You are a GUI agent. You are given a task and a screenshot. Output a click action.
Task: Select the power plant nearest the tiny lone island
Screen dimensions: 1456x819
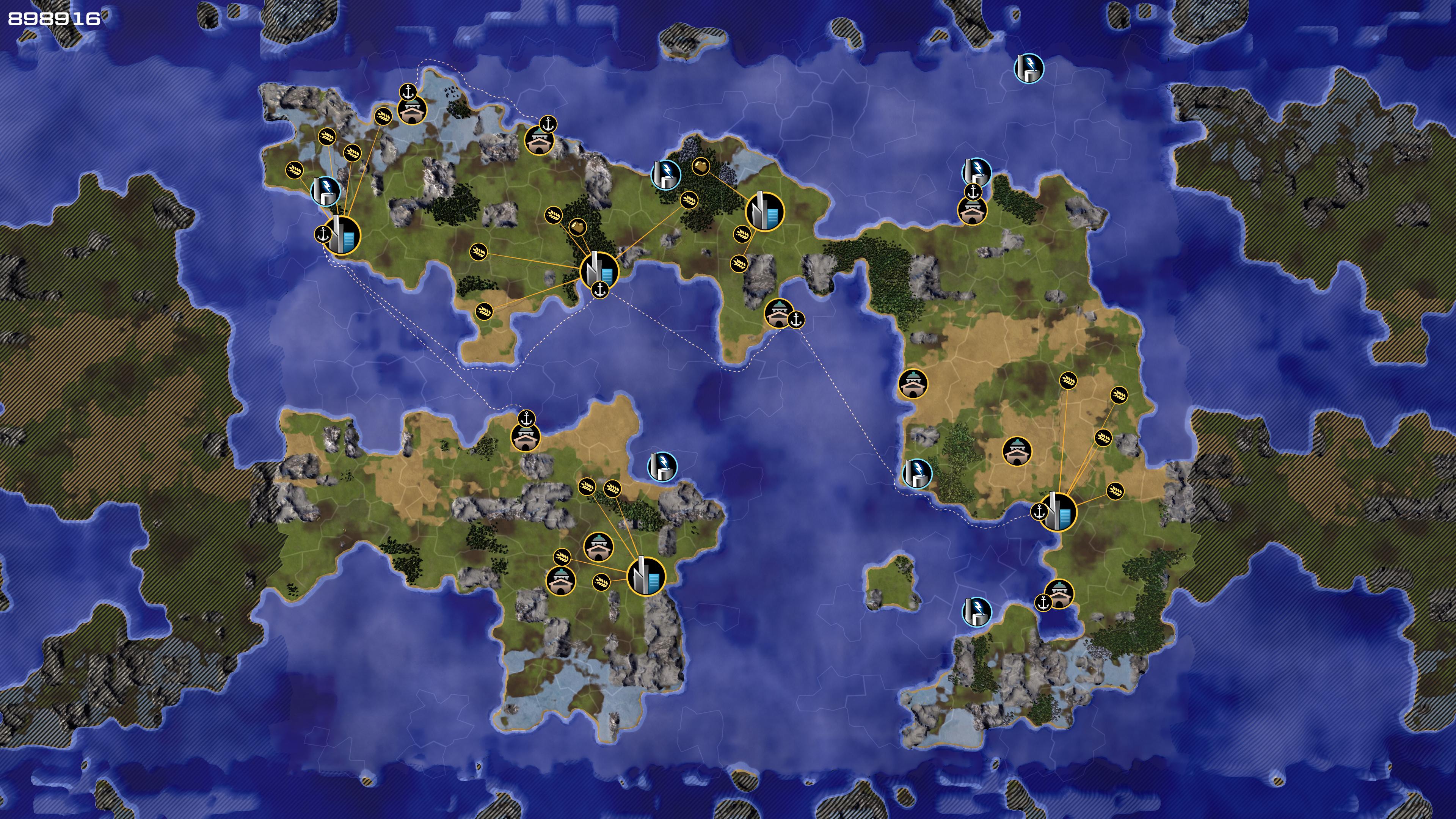point(976,611)
